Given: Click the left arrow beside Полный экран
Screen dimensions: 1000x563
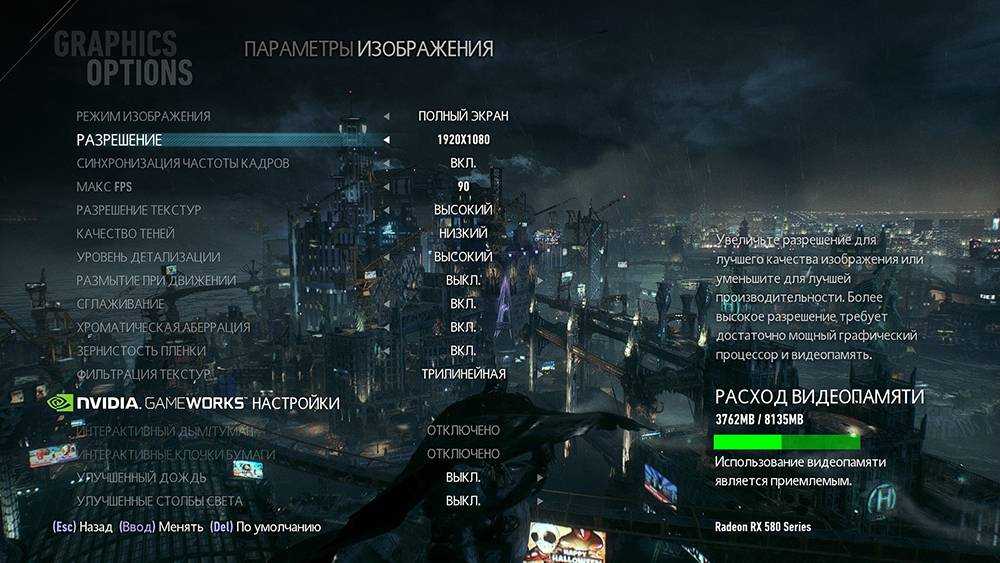Looking at the screenshot, I should tap(387, 116).
